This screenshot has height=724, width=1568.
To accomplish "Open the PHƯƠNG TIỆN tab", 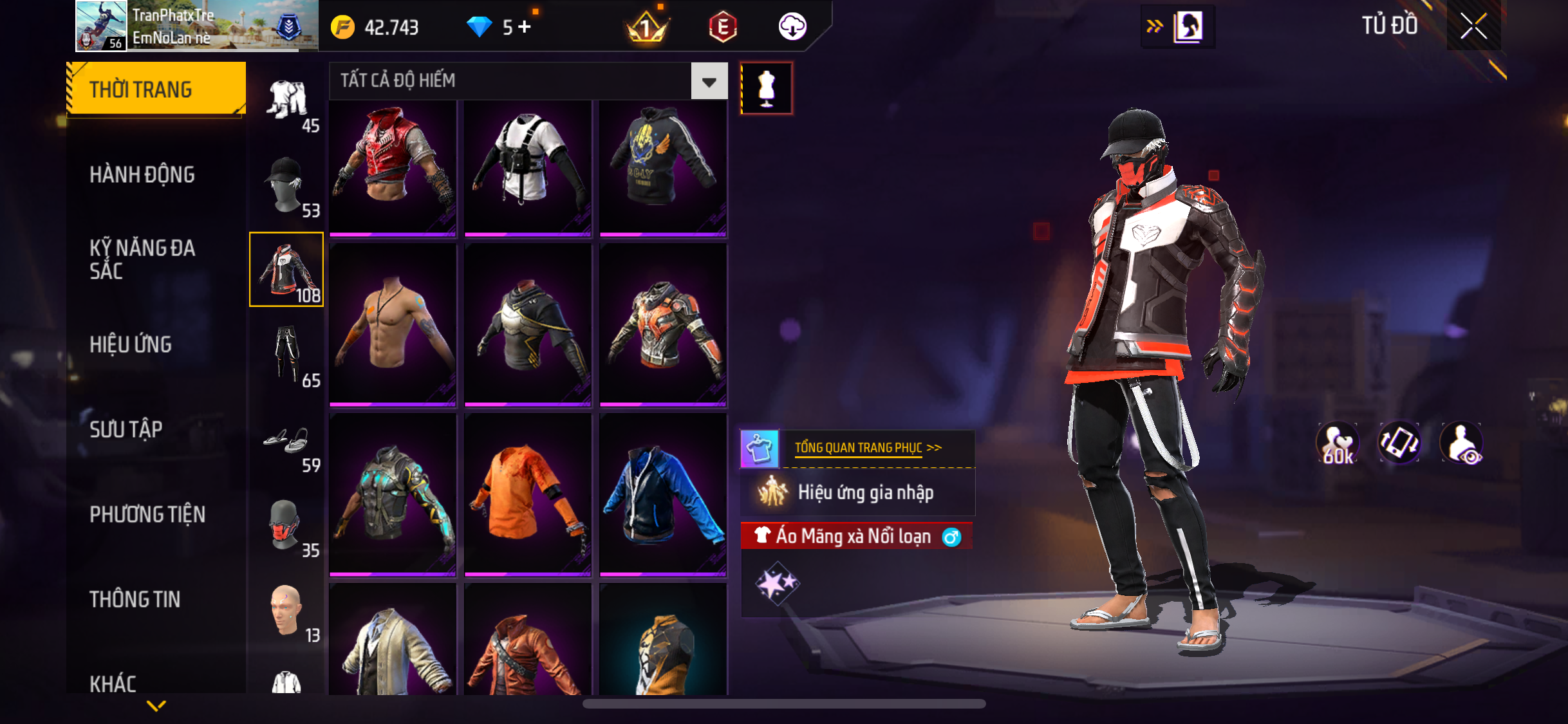I will [147, 514].
